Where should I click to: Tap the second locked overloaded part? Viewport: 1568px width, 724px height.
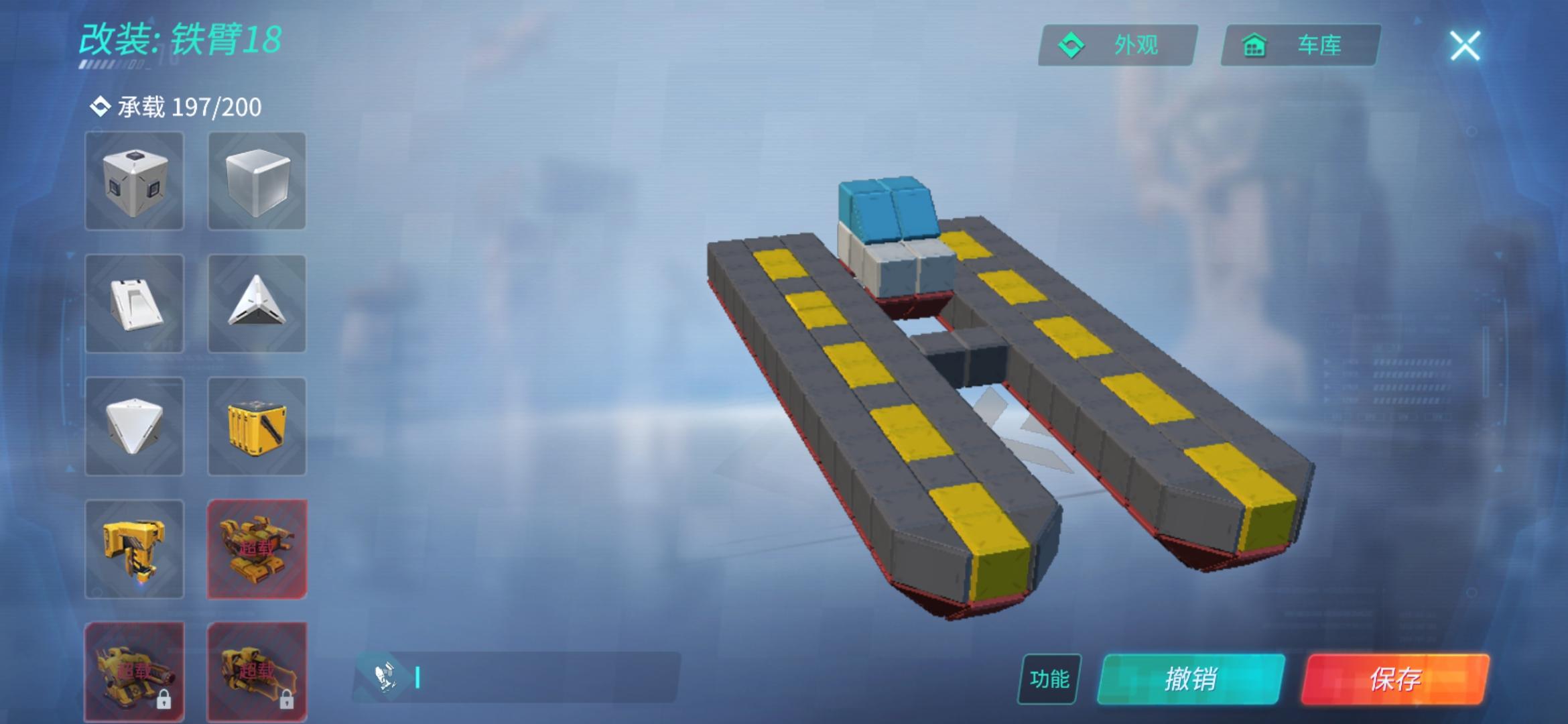point(257,670)
